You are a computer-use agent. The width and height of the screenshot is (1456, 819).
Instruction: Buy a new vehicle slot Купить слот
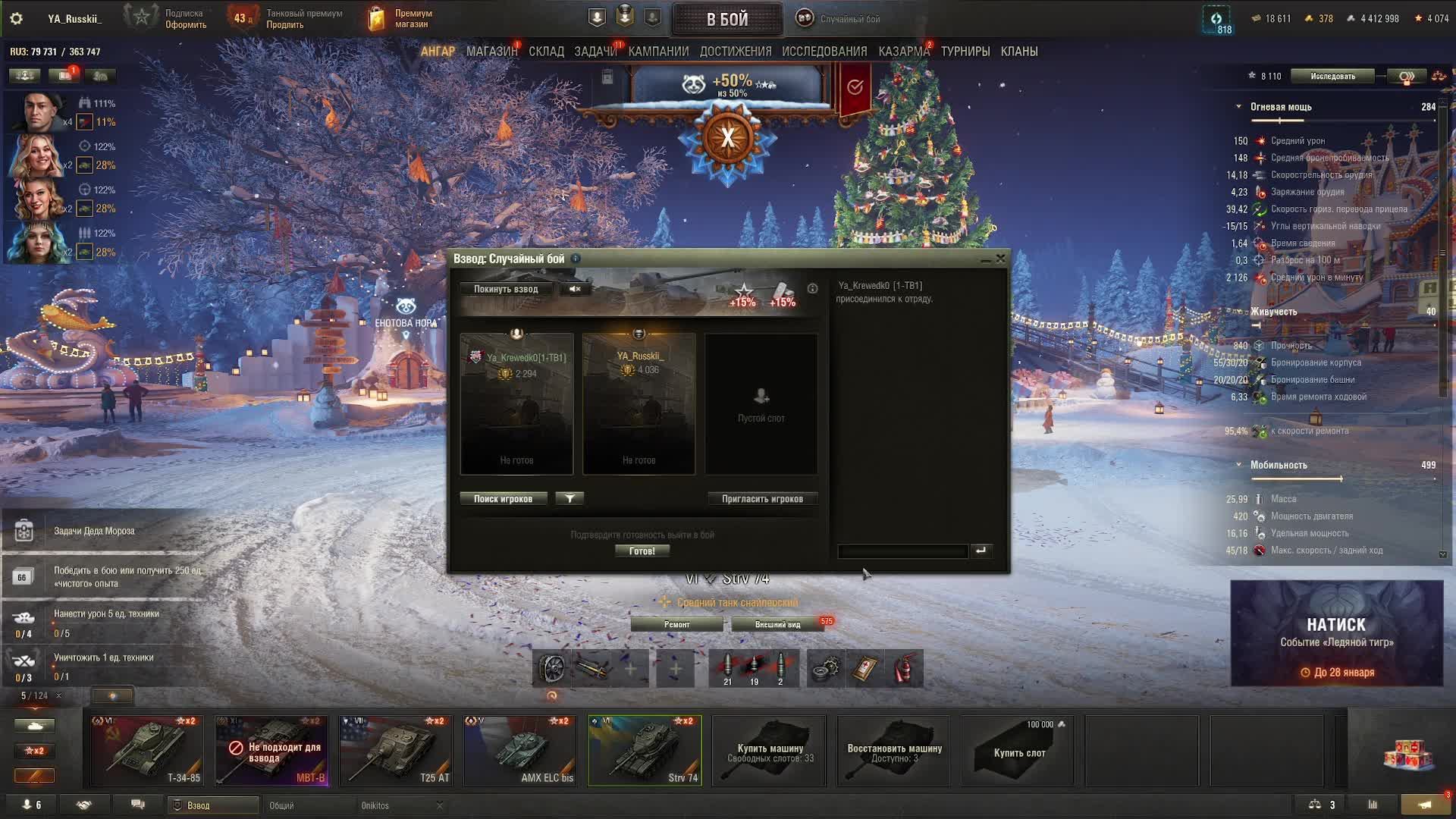point(1018,751)
